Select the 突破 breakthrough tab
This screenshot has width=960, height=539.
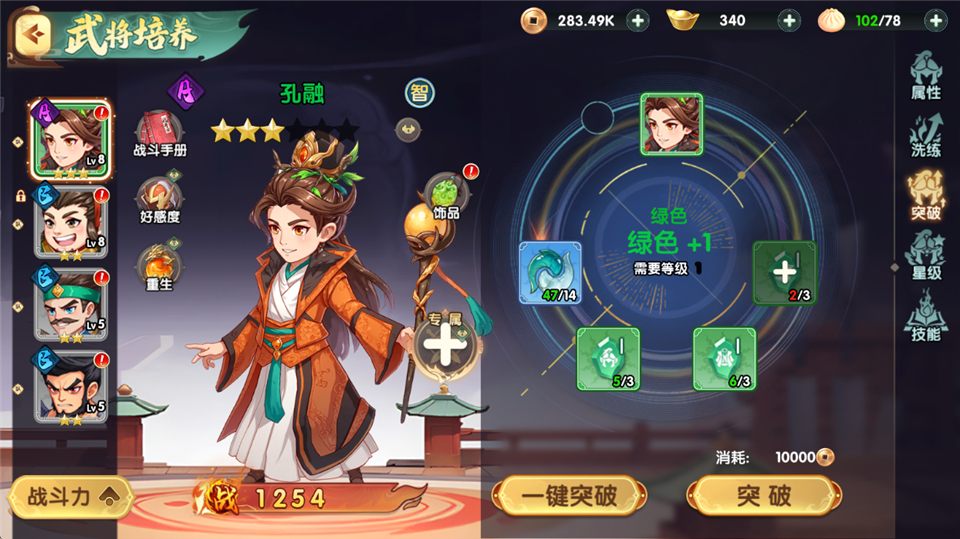tap(925, 196)
